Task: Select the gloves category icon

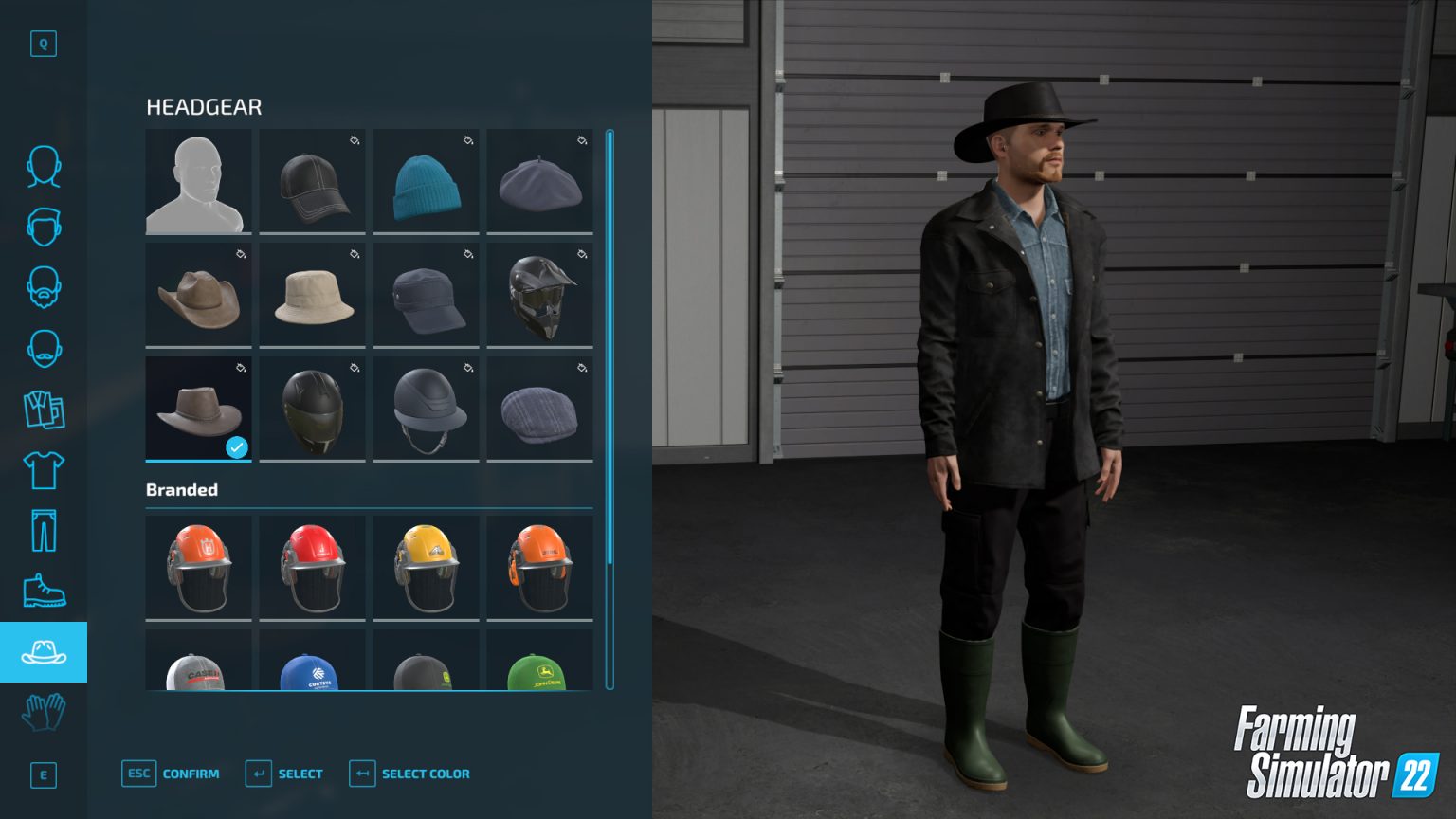Action: pos(44,713)
